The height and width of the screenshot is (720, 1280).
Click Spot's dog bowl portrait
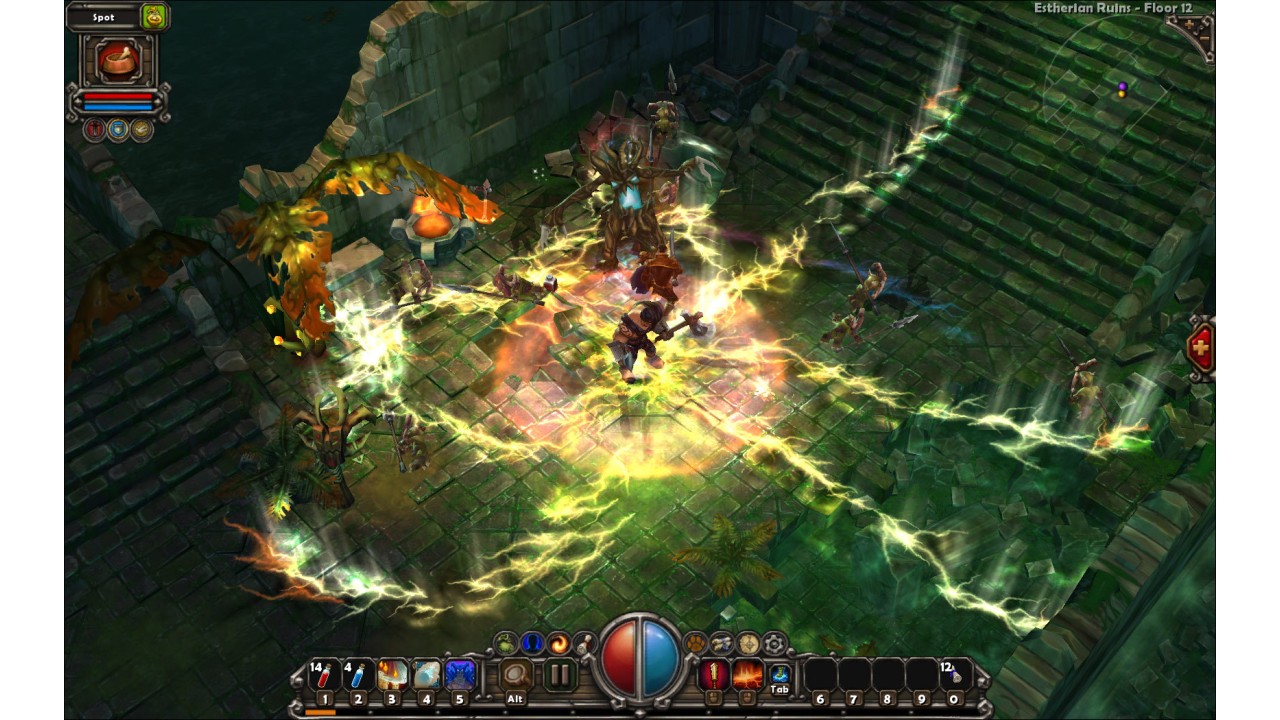click(118, 60)
